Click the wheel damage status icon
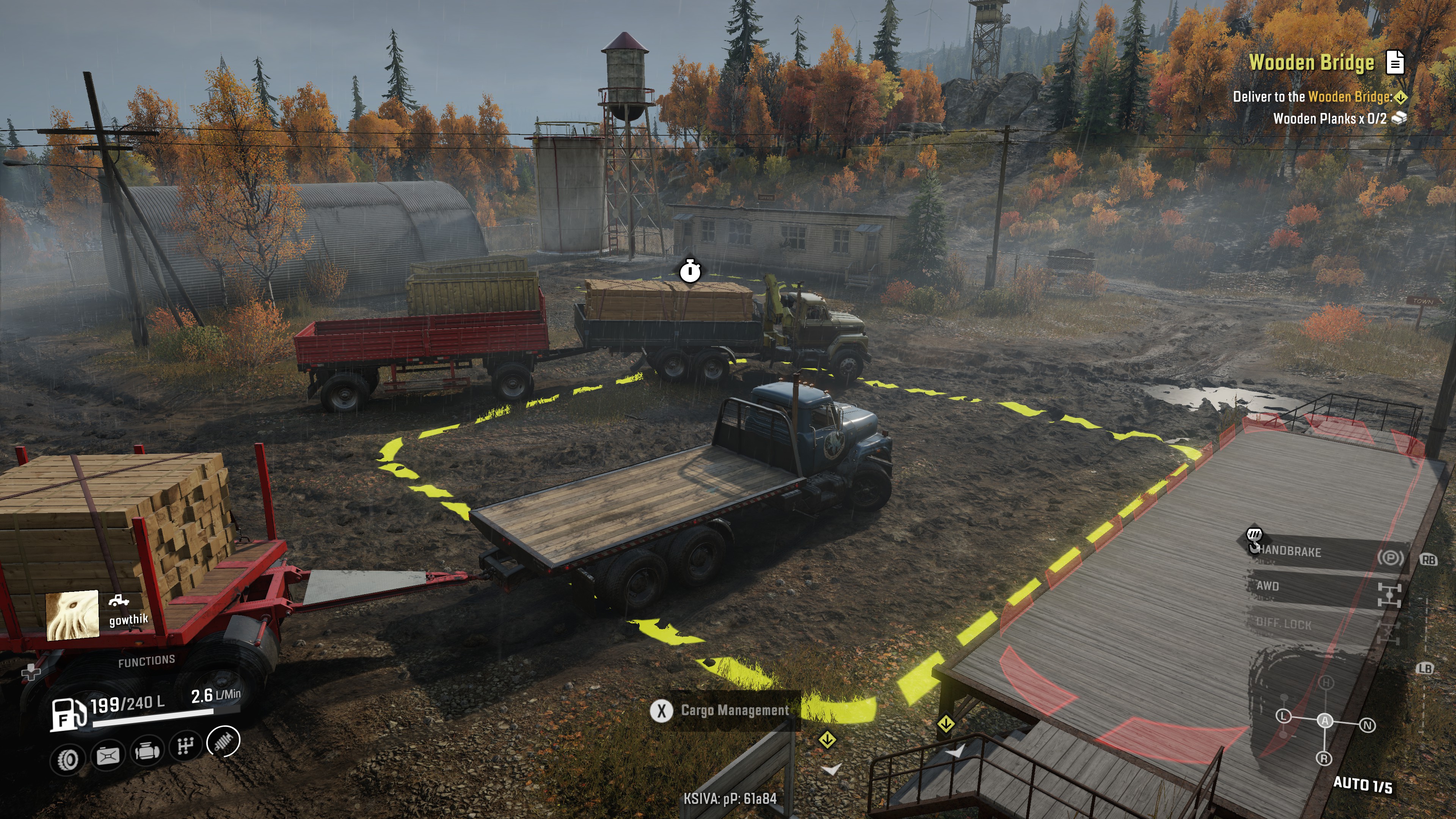The width and height of the screenshot is (1456, 819). 68,759
